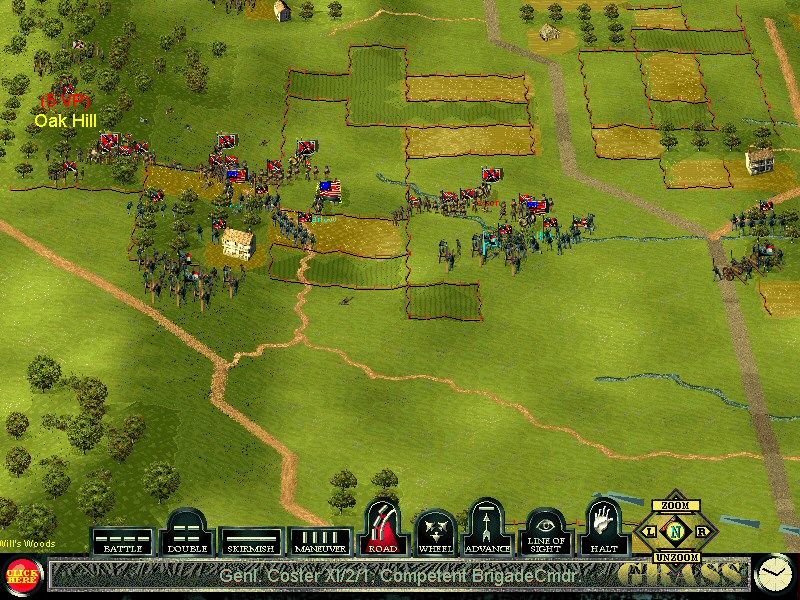800x600 pixels.
Task: Select the Battle line formation
Action: (x=122, y=541)
